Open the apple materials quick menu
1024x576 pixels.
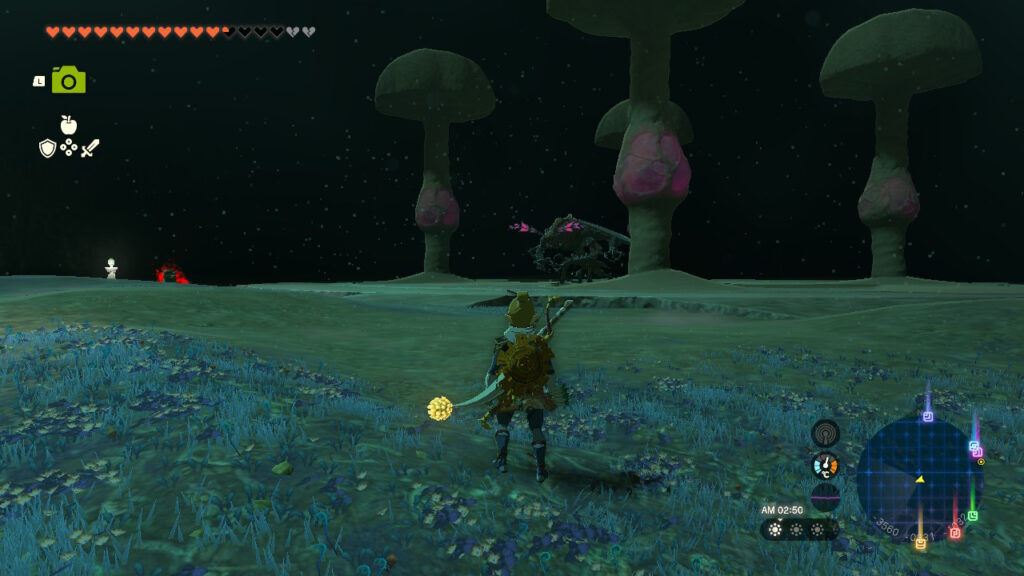pos(68,125)
